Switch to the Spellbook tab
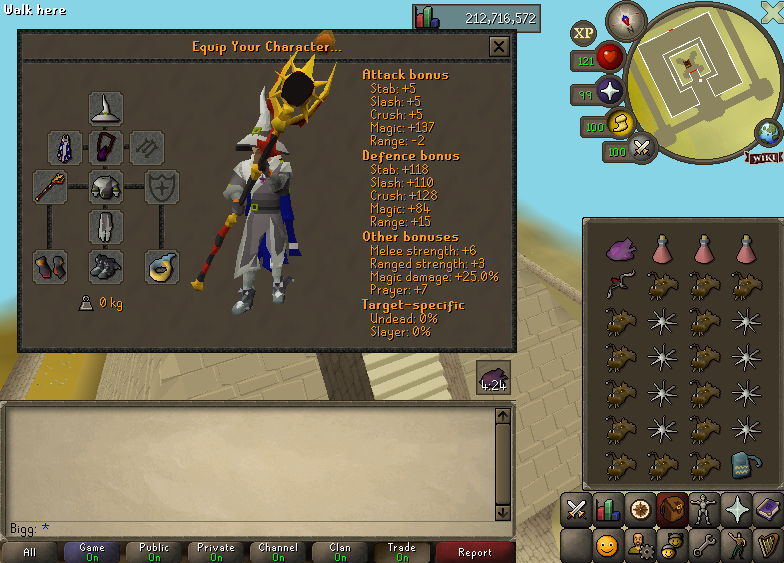 tap(769, 510)
